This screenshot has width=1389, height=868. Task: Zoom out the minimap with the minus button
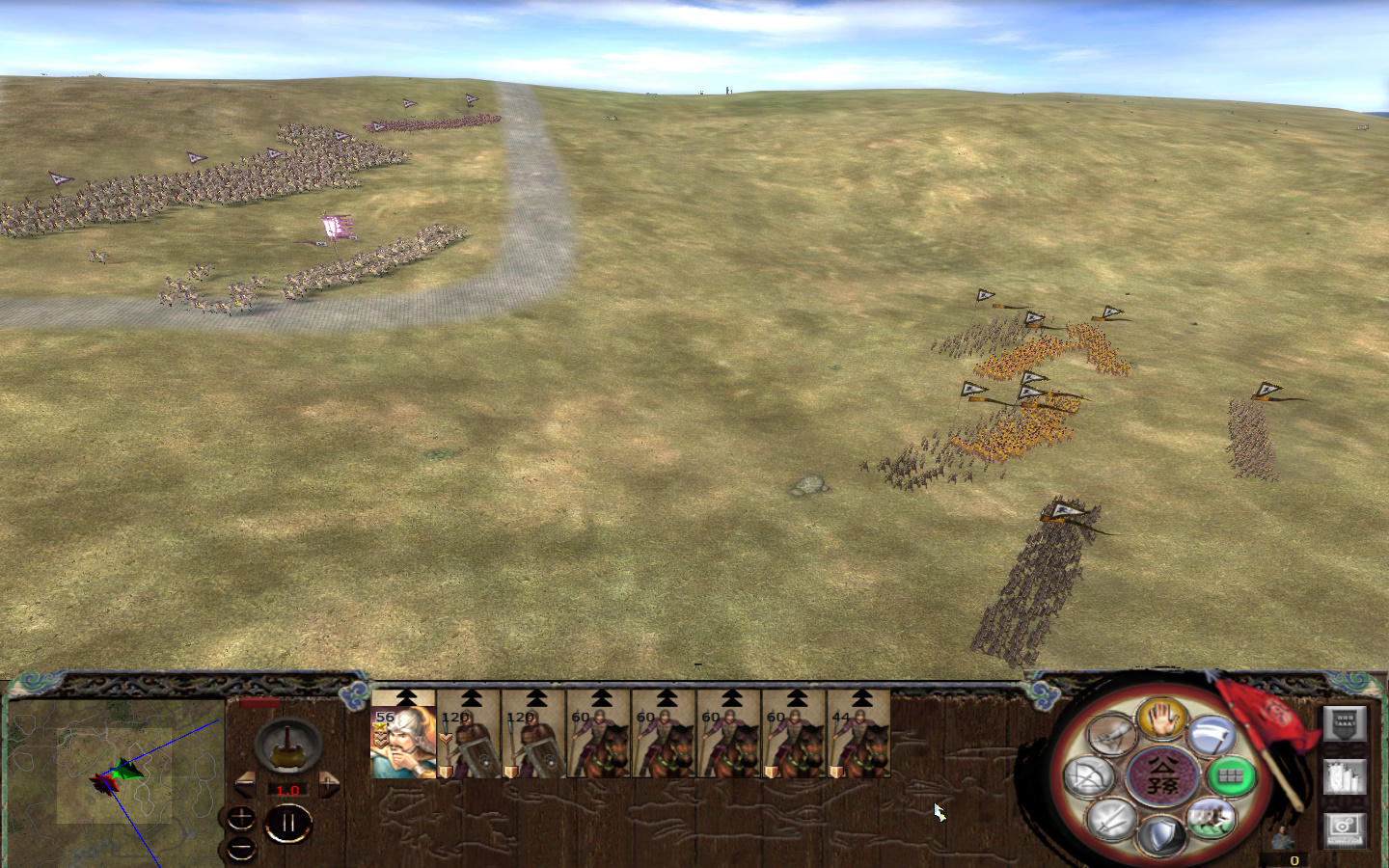click(240, 849)
